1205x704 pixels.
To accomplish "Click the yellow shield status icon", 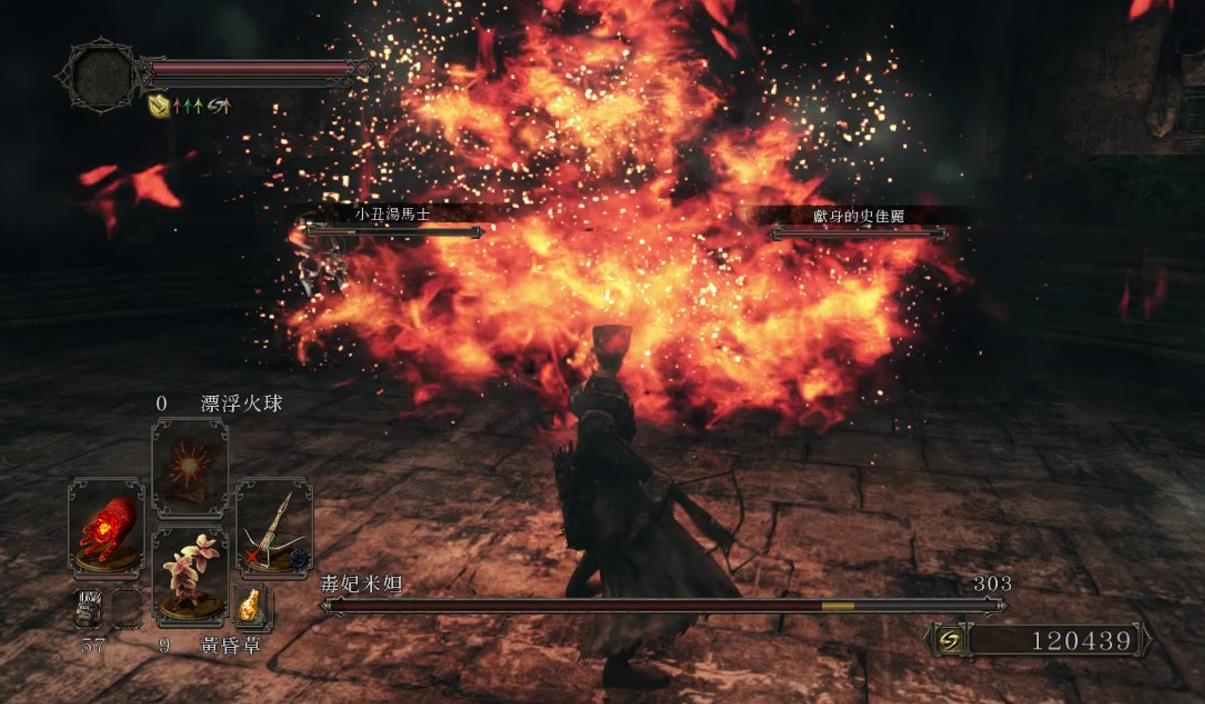I will click(157, 104).
